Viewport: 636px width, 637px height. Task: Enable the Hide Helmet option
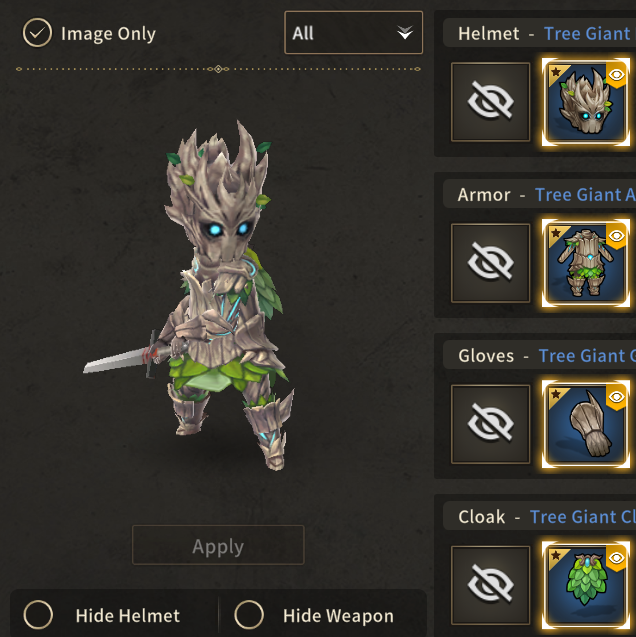(x=39, y=615)
